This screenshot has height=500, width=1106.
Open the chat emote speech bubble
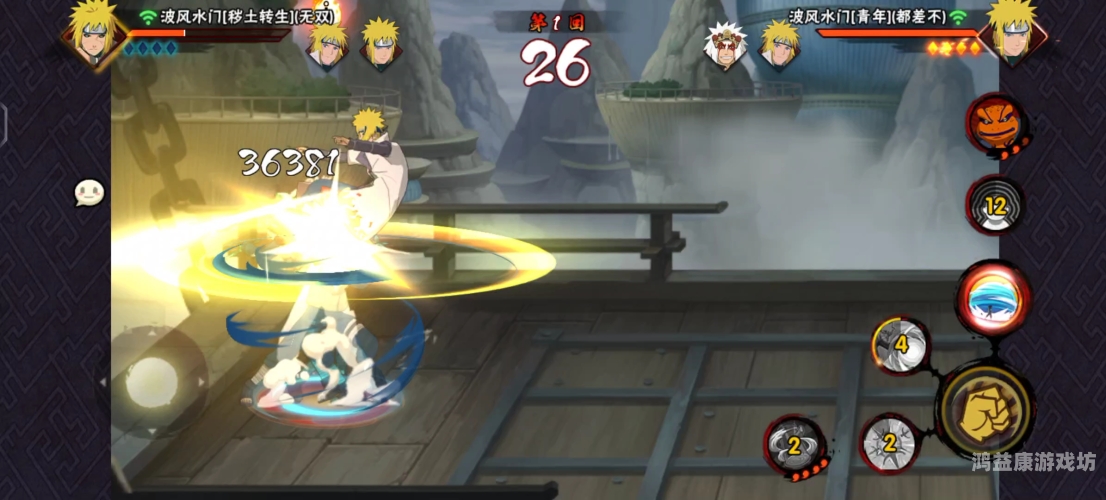tap(89, 193)
